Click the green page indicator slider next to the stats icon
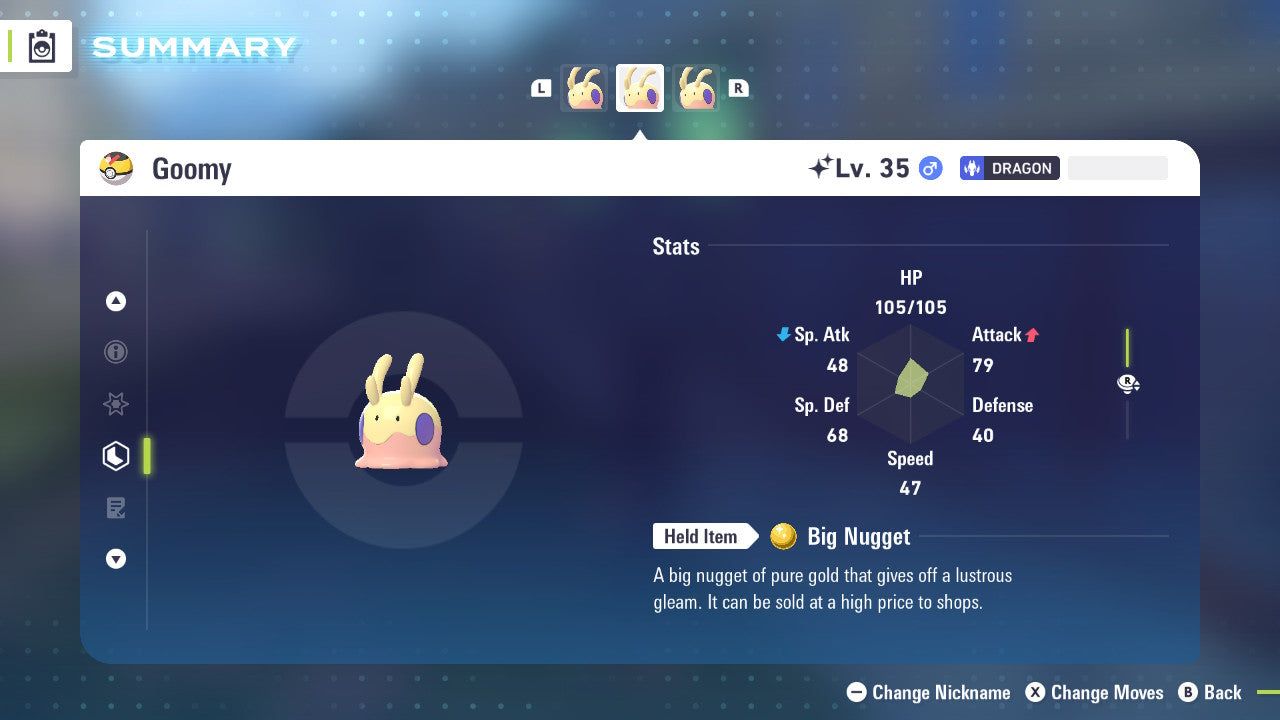The width and height of the screenshot is (1280, 720). (x=146, y=455)
